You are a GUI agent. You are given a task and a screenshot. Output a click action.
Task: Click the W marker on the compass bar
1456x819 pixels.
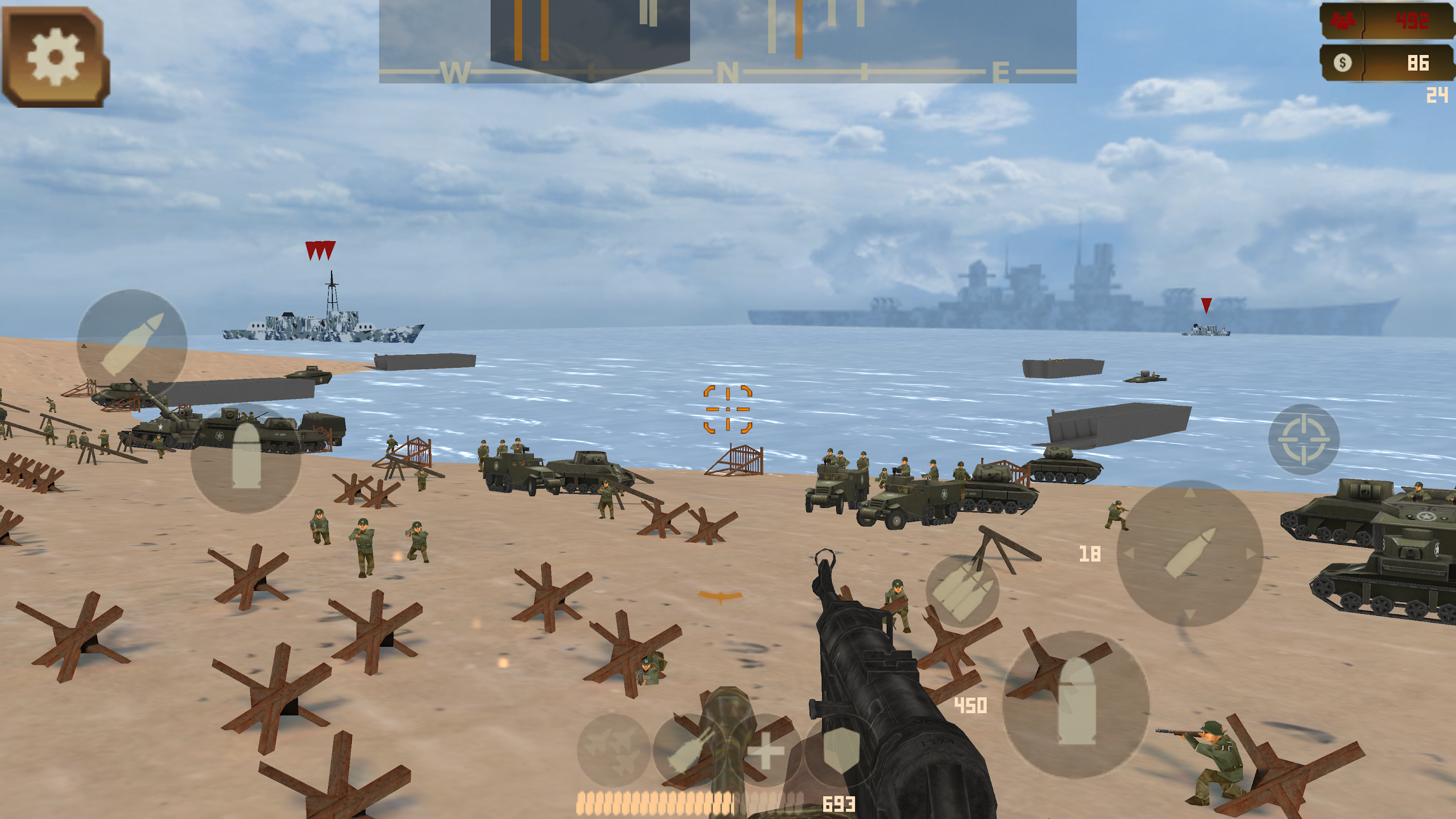click(457, 72)
